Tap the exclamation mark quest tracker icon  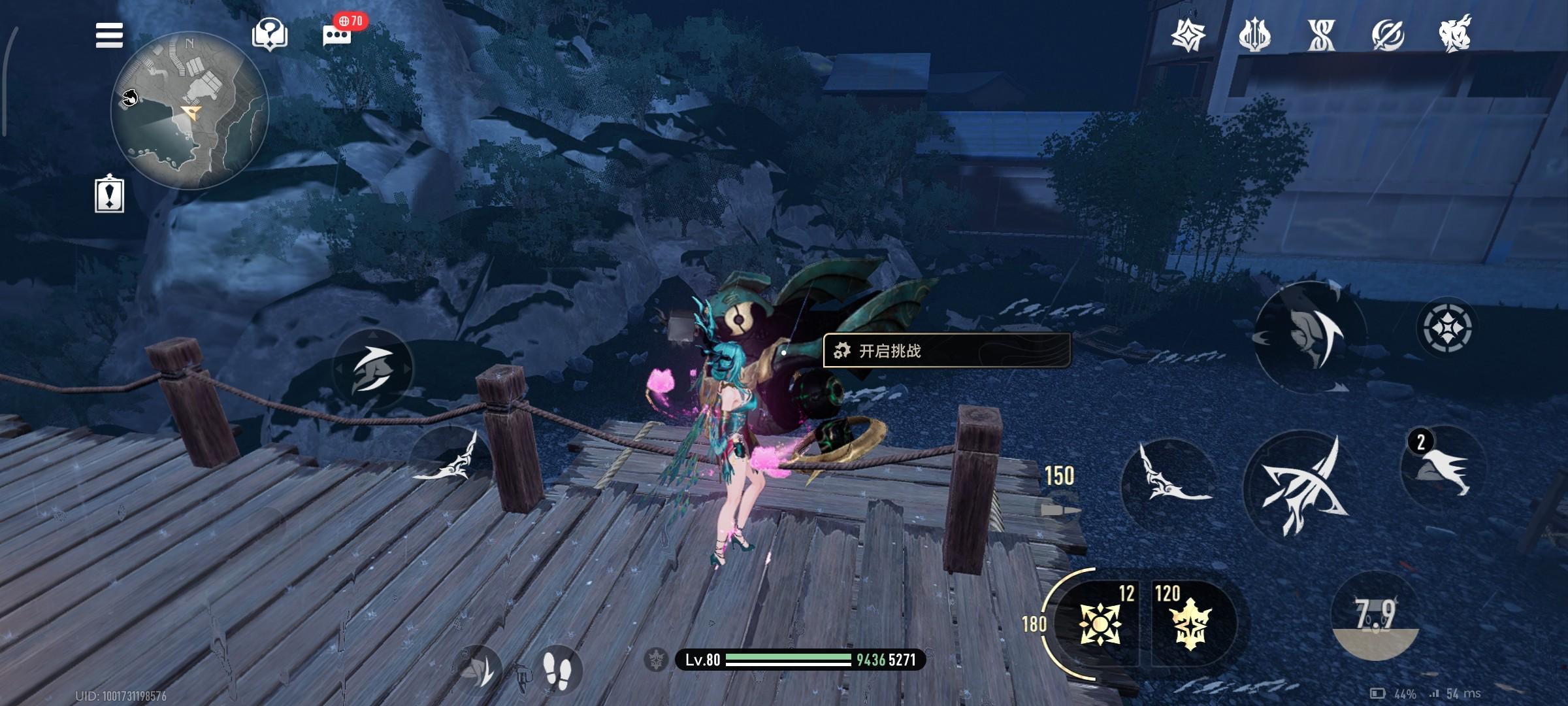click(109, 194)
